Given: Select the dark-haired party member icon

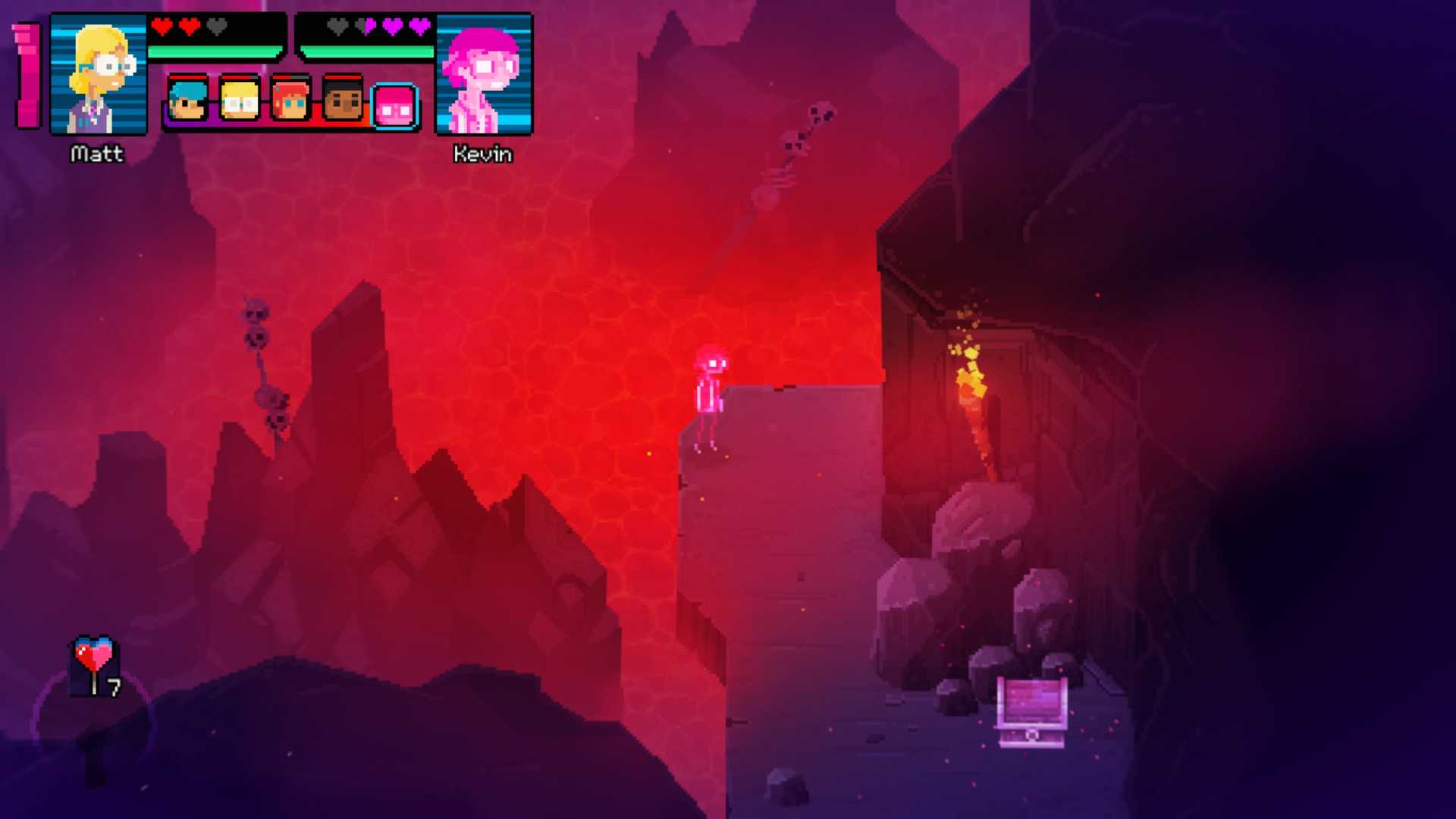Looking at the screenshot, I should 343,99.
